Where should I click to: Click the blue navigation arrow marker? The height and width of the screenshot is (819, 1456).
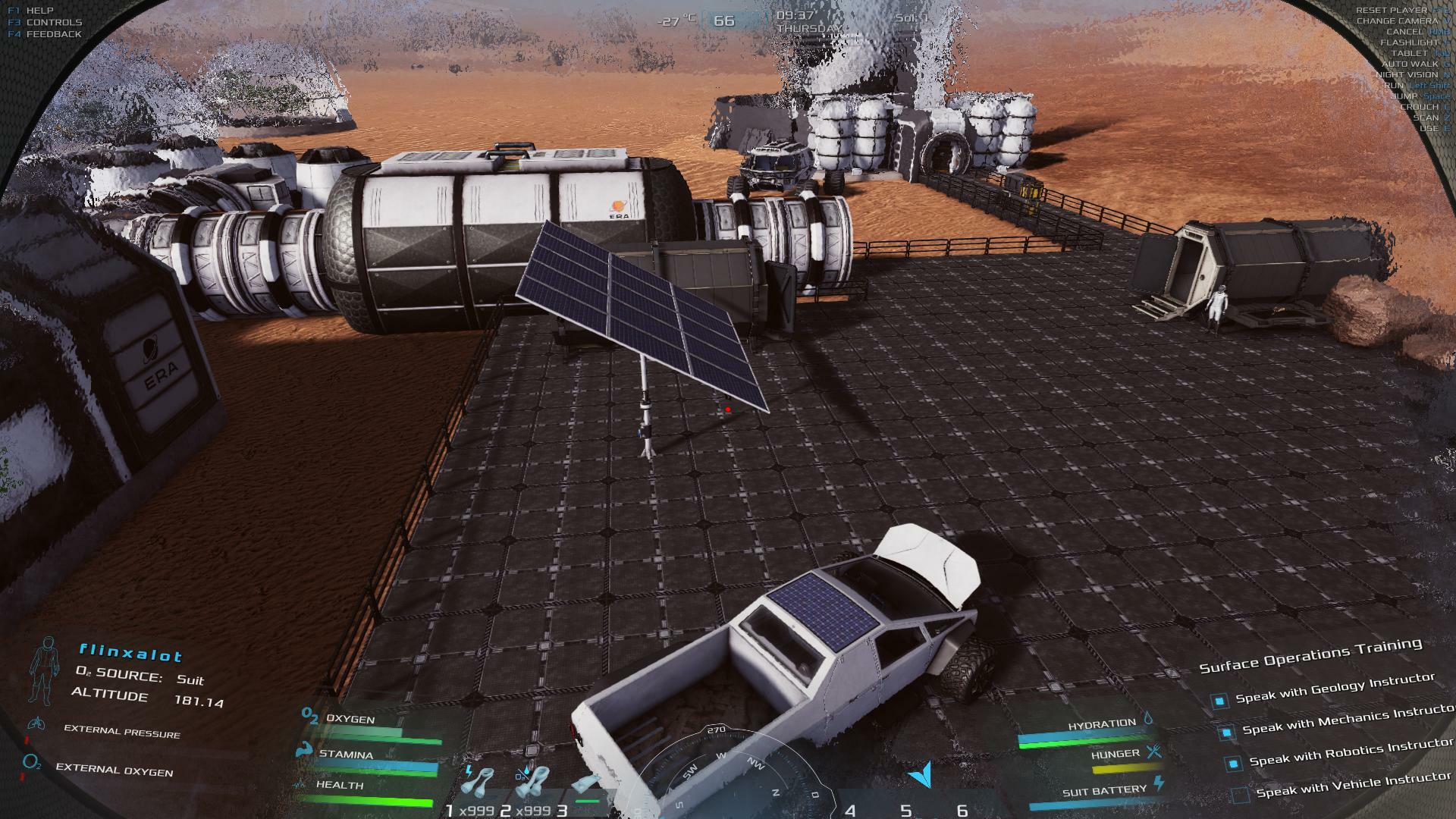pos(921,774)
